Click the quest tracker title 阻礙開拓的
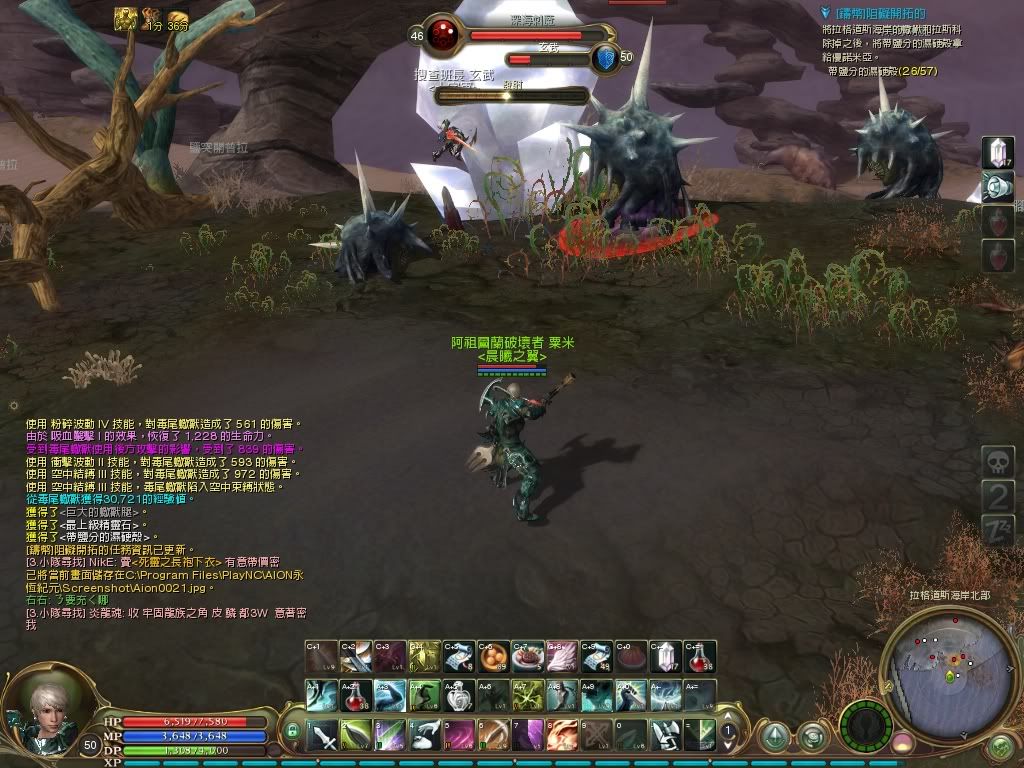This screenshot has height=768, width=1024. (866, 13)
